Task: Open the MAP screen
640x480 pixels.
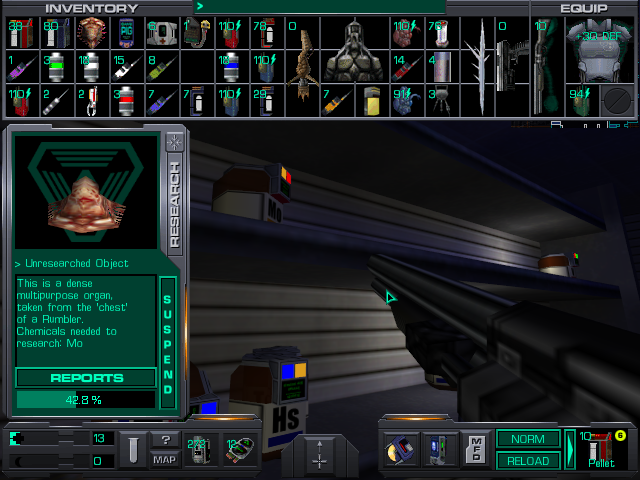Action: [x=165, y=459]
